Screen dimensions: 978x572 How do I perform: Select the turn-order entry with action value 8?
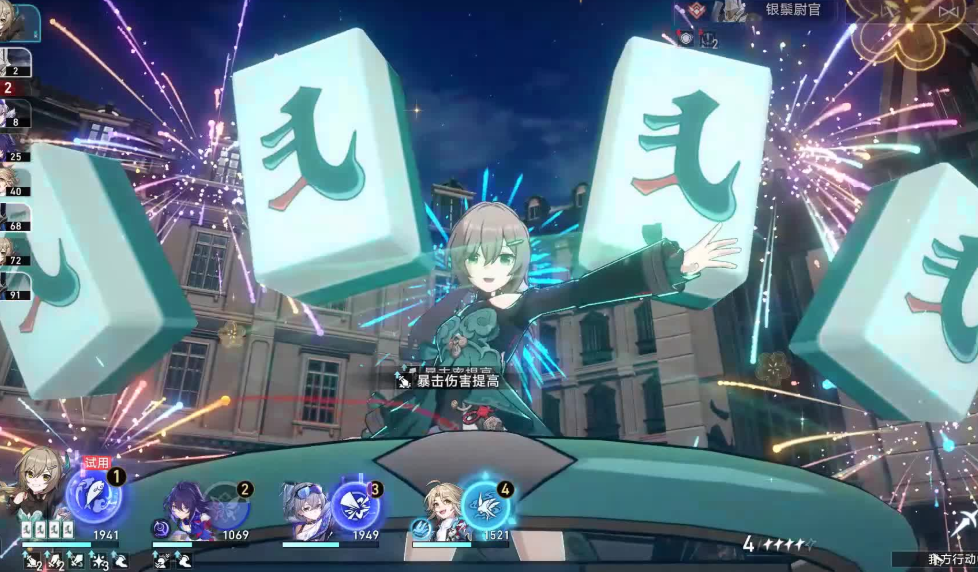[16, 111]
